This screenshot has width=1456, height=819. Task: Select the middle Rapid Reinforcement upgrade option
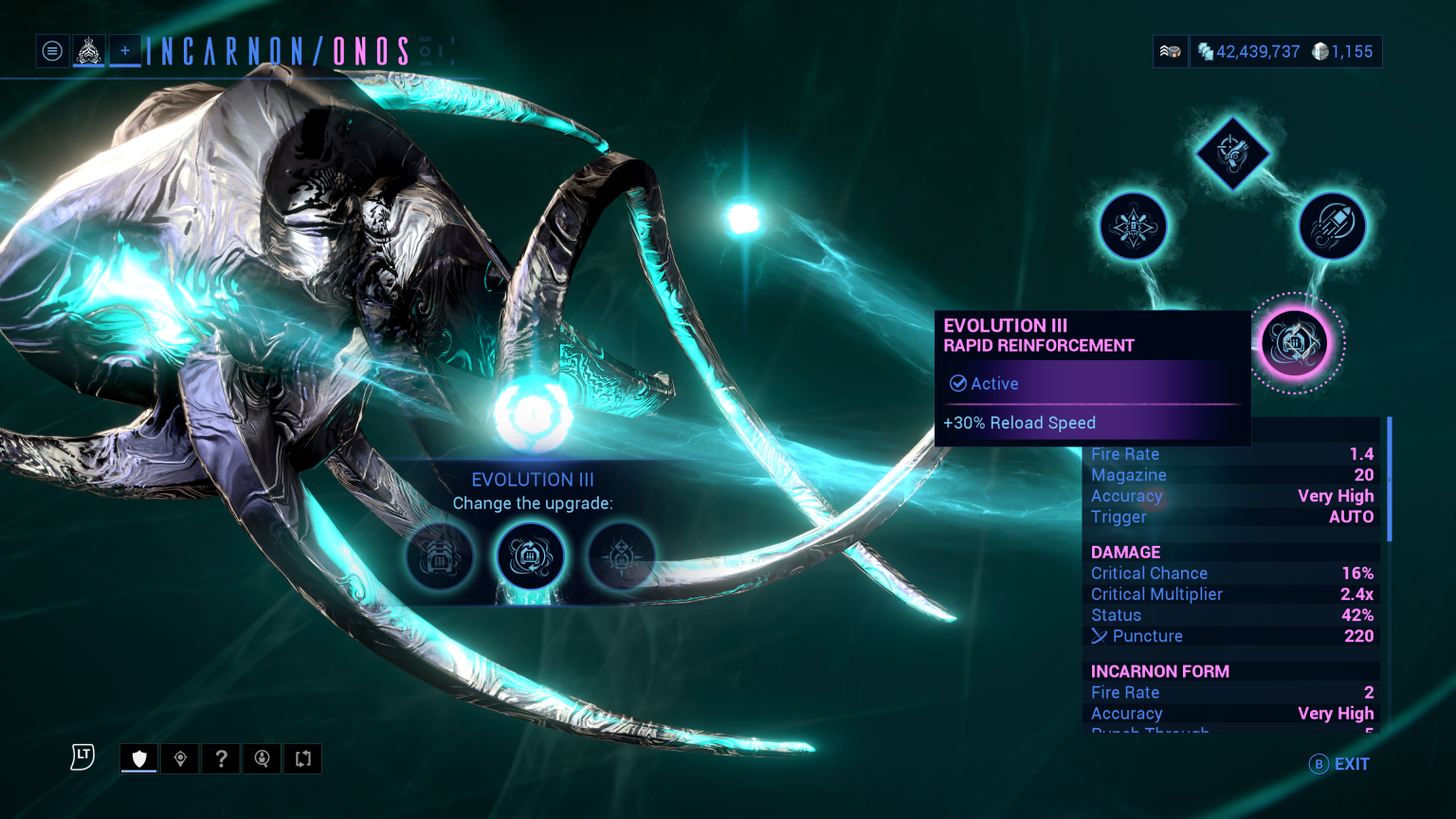pos(530,556)
